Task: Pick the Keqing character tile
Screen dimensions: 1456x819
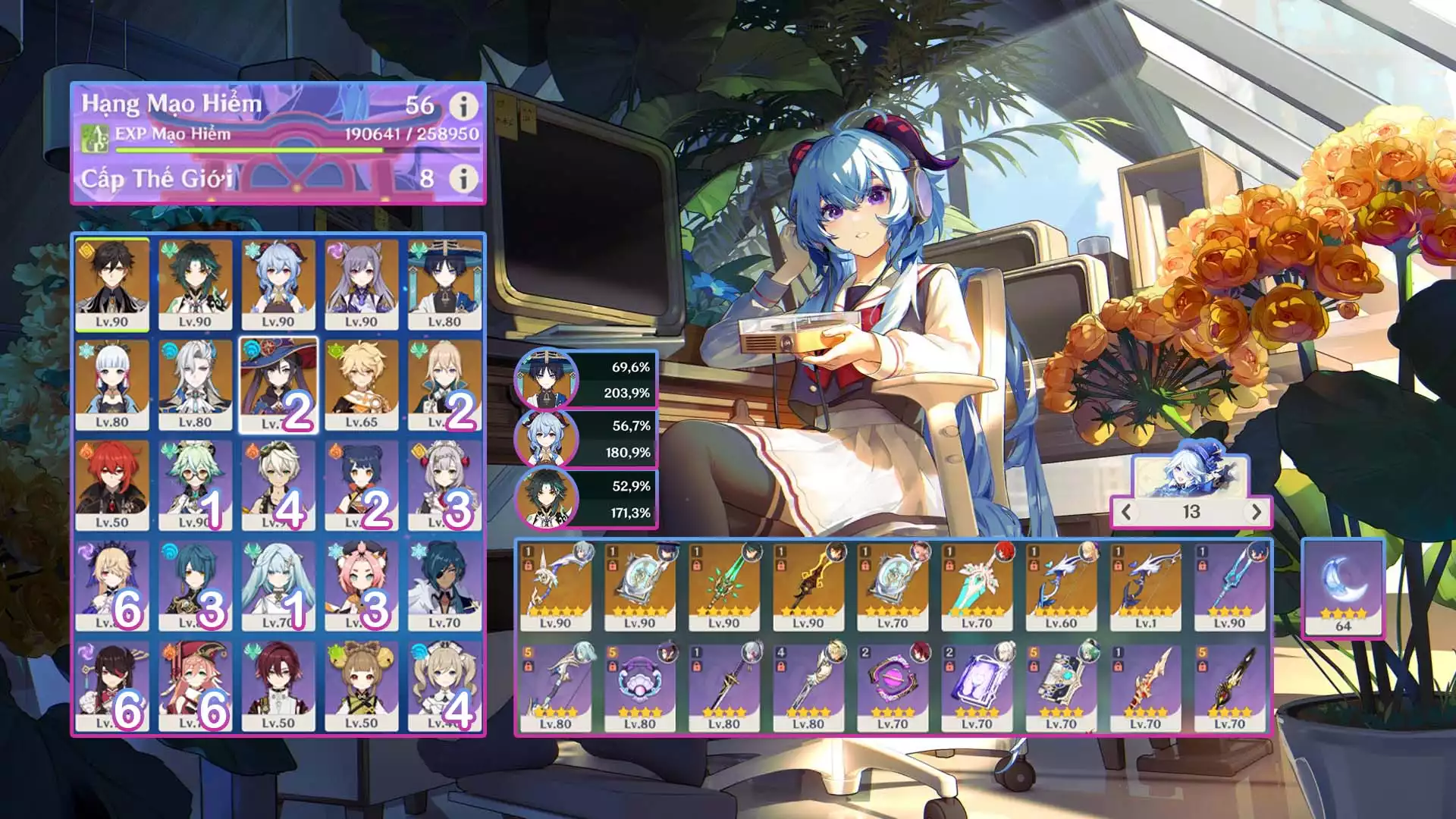Action: point(362,284)
